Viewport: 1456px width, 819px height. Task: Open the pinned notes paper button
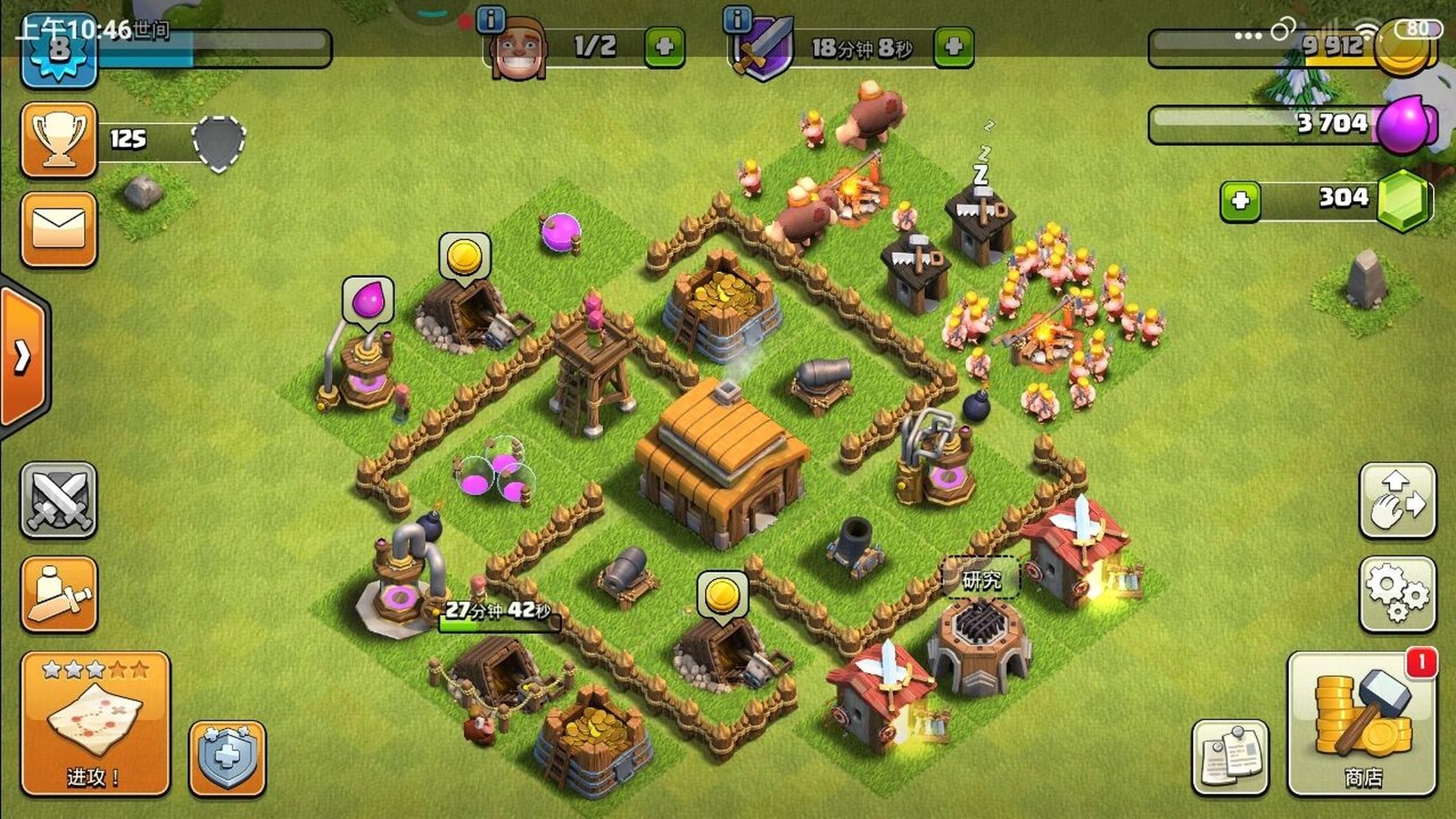(1230, 758)
